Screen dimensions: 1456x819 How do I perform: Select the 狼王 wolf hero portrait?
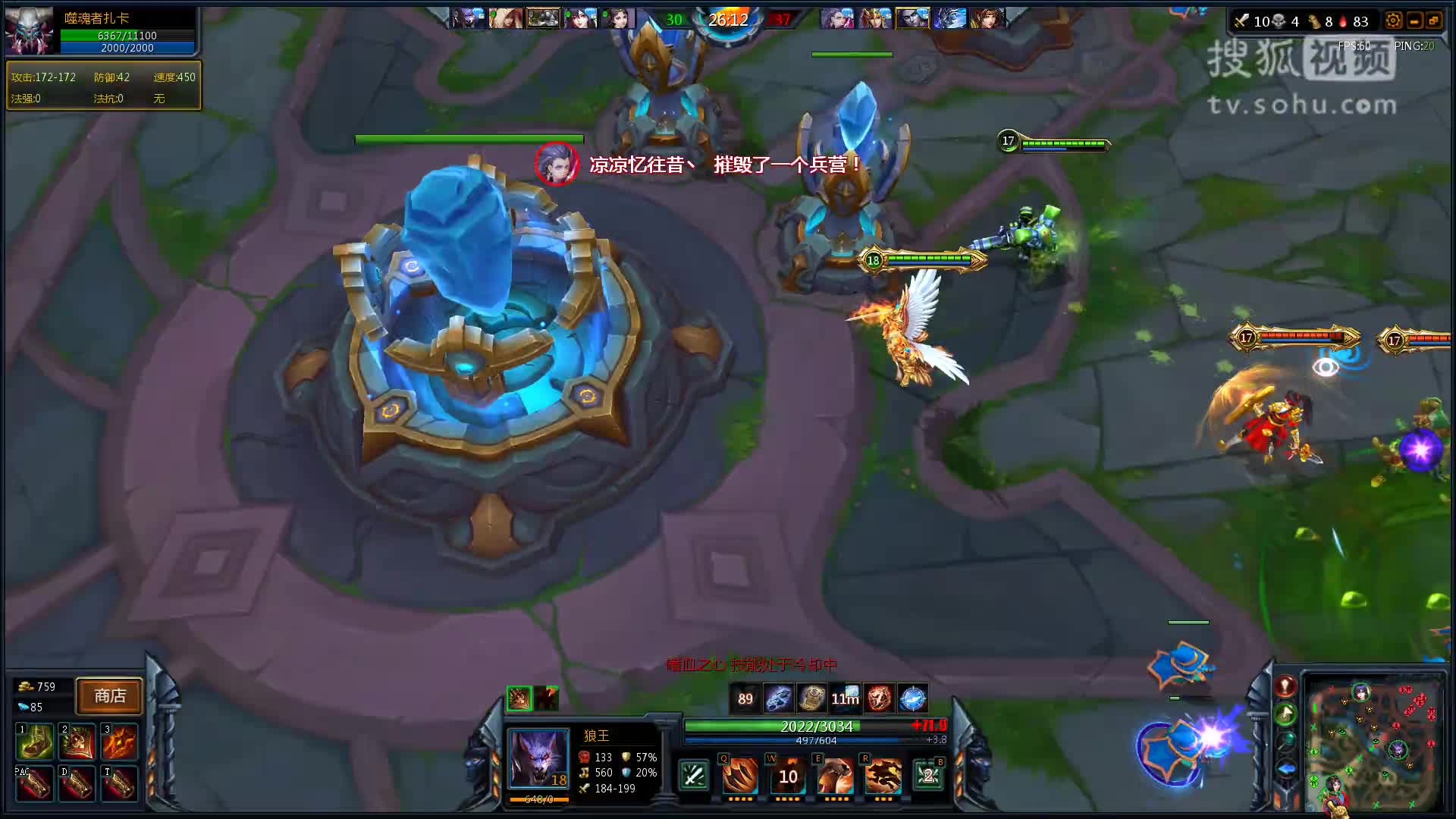(x=538, y=758)
